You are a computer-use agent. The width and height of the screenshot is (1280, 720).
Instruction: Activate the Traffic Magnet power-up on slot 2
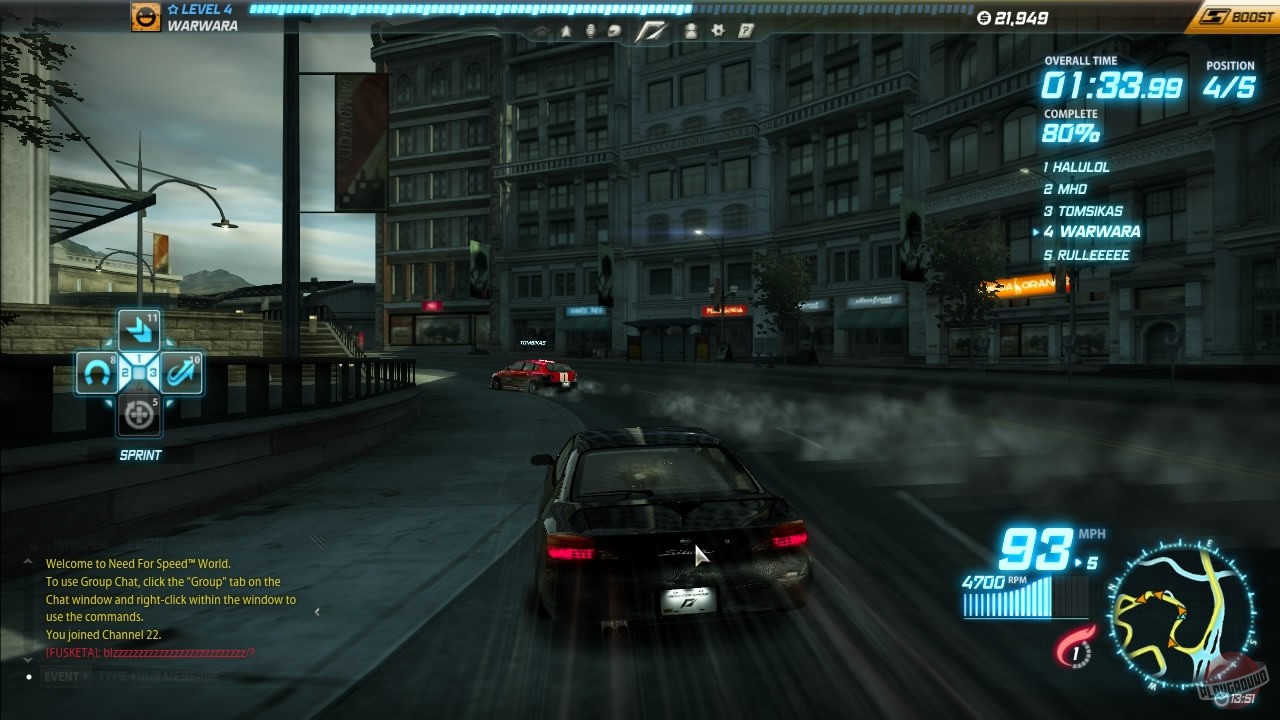coord(98,372)
